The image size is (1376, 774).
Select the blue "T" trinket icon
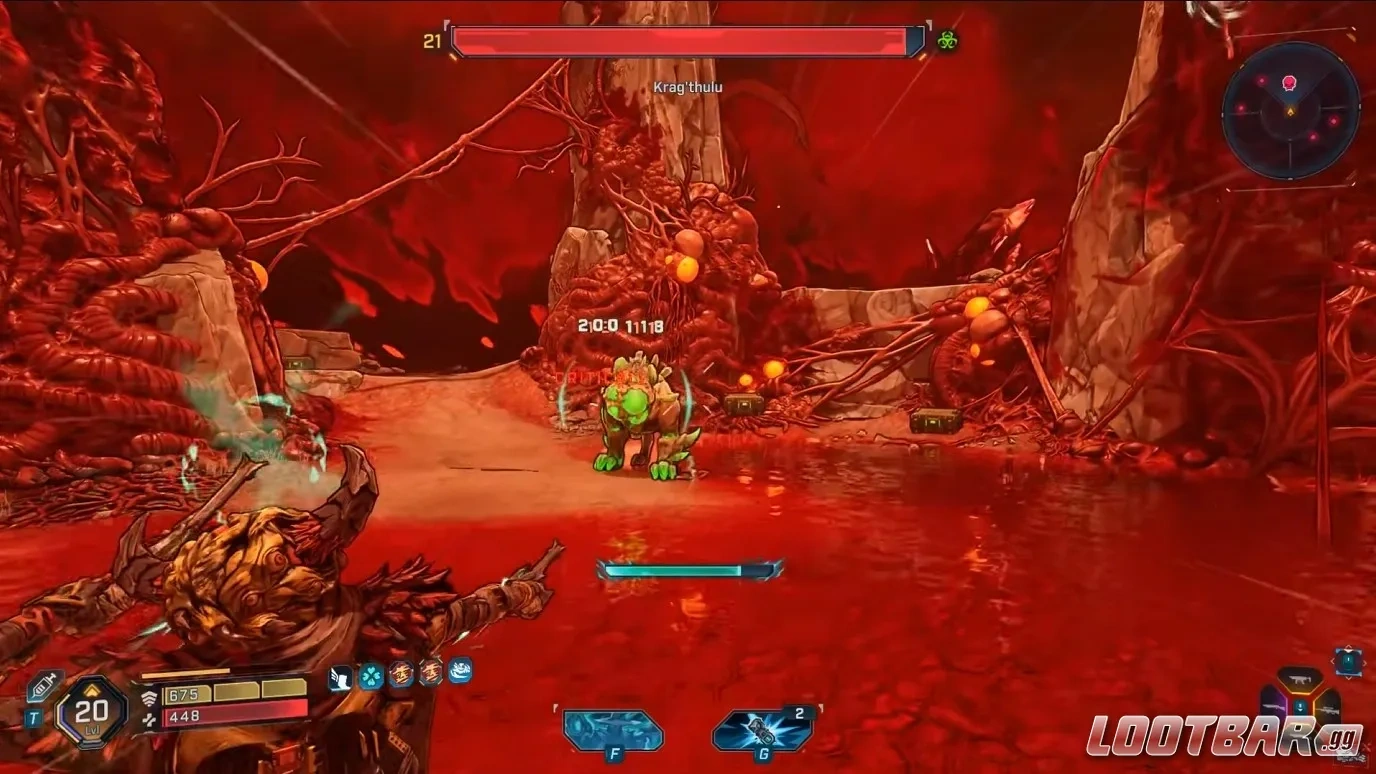tap(35, 716)
